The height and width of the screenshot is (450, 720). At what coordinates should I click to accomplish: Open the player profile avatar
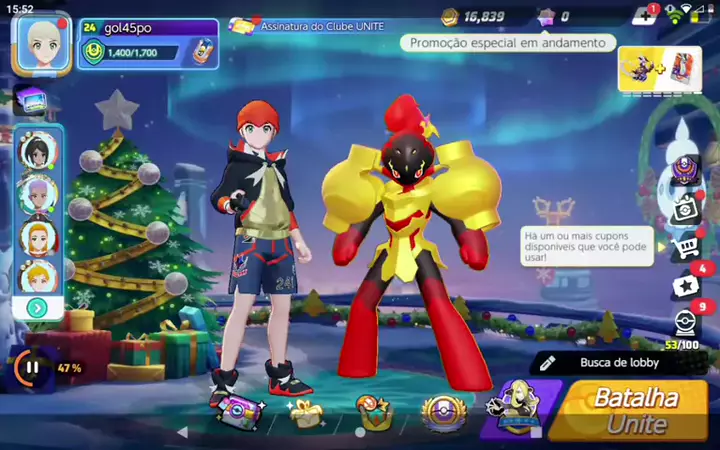[41, 43]
